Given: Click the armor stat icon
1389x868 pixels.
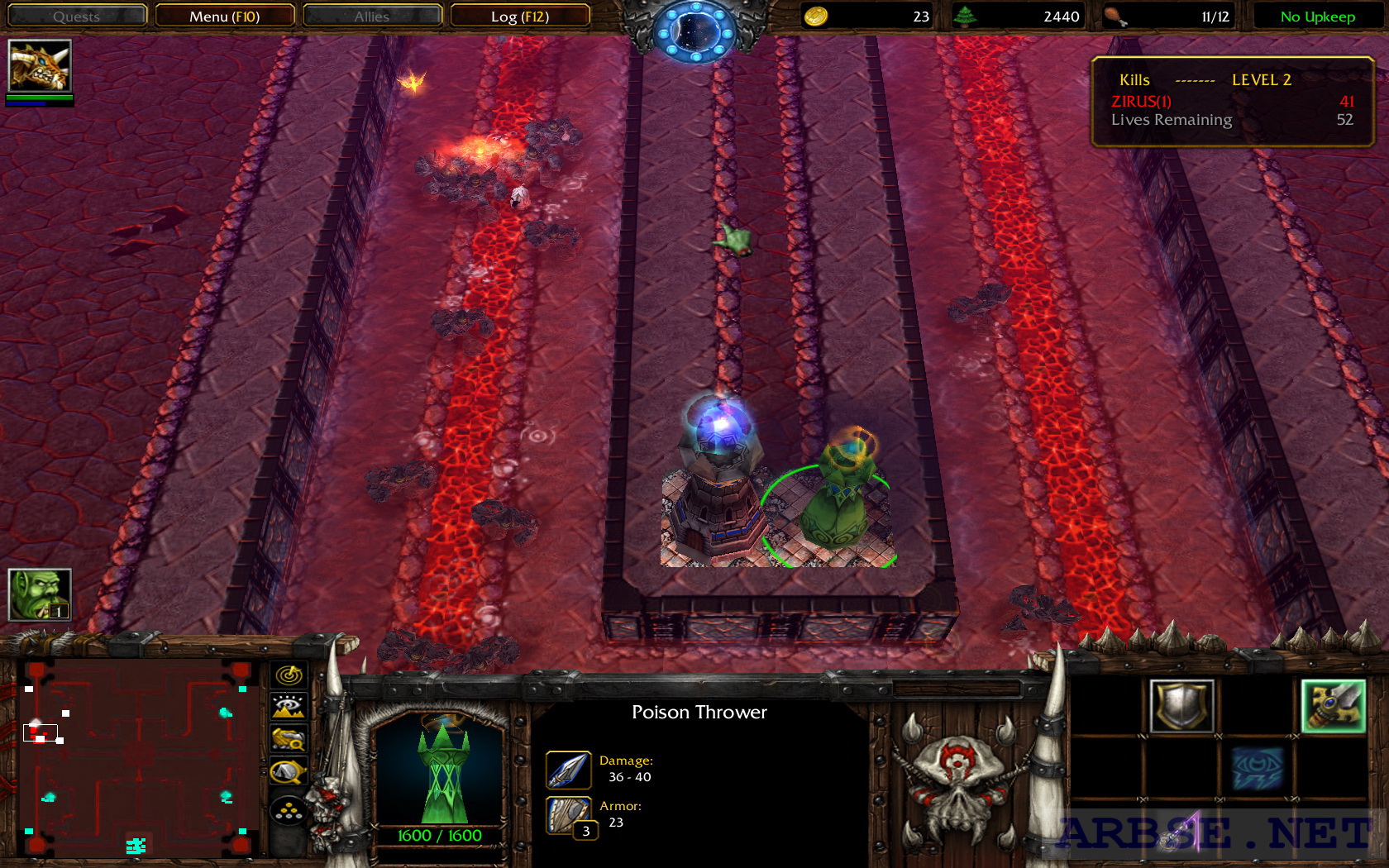Looking at the screenshot, I should (x=568, y=815).
